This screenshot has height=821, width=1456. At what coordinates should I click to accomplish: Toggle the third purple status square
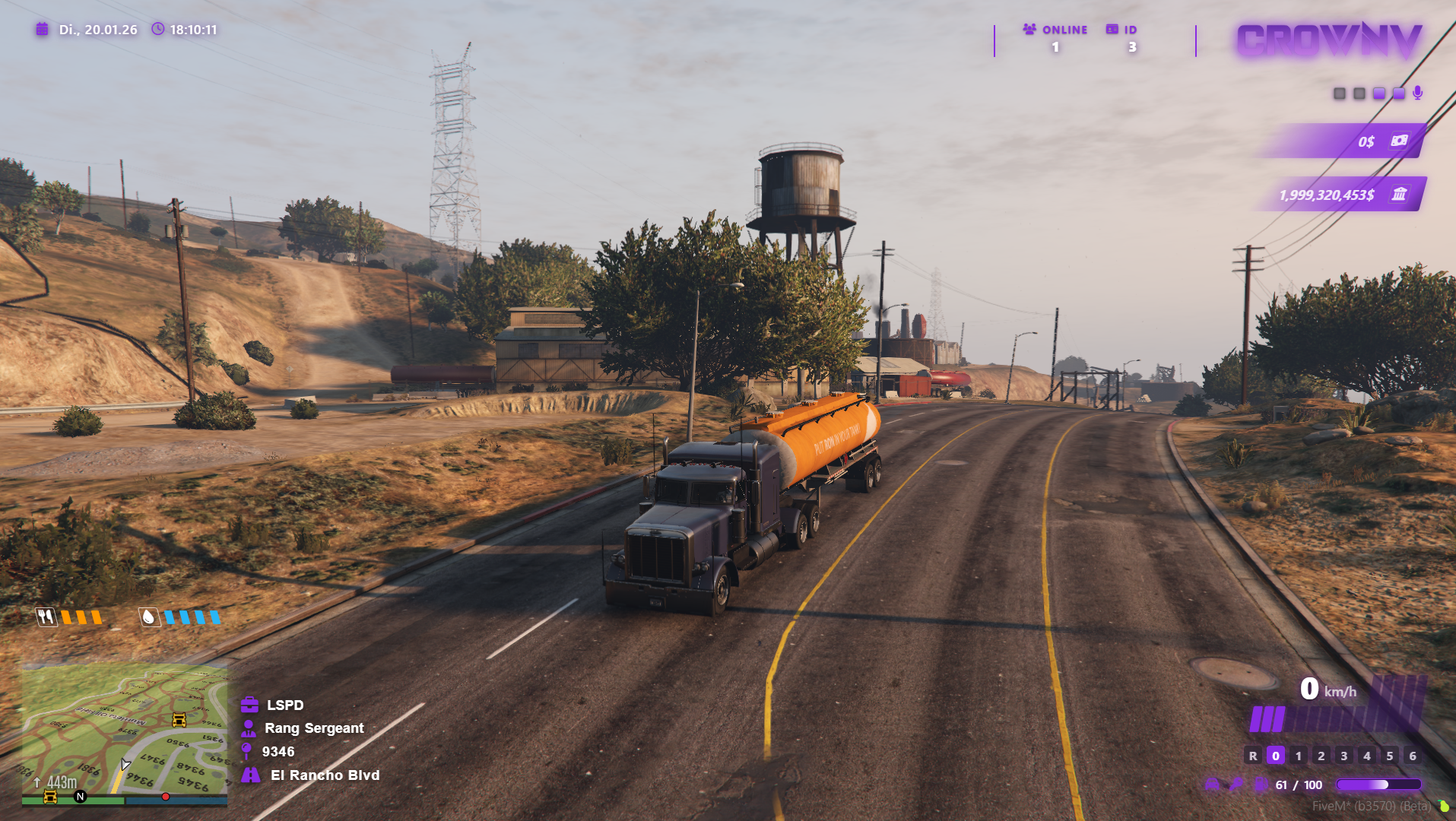(1378, 94)
